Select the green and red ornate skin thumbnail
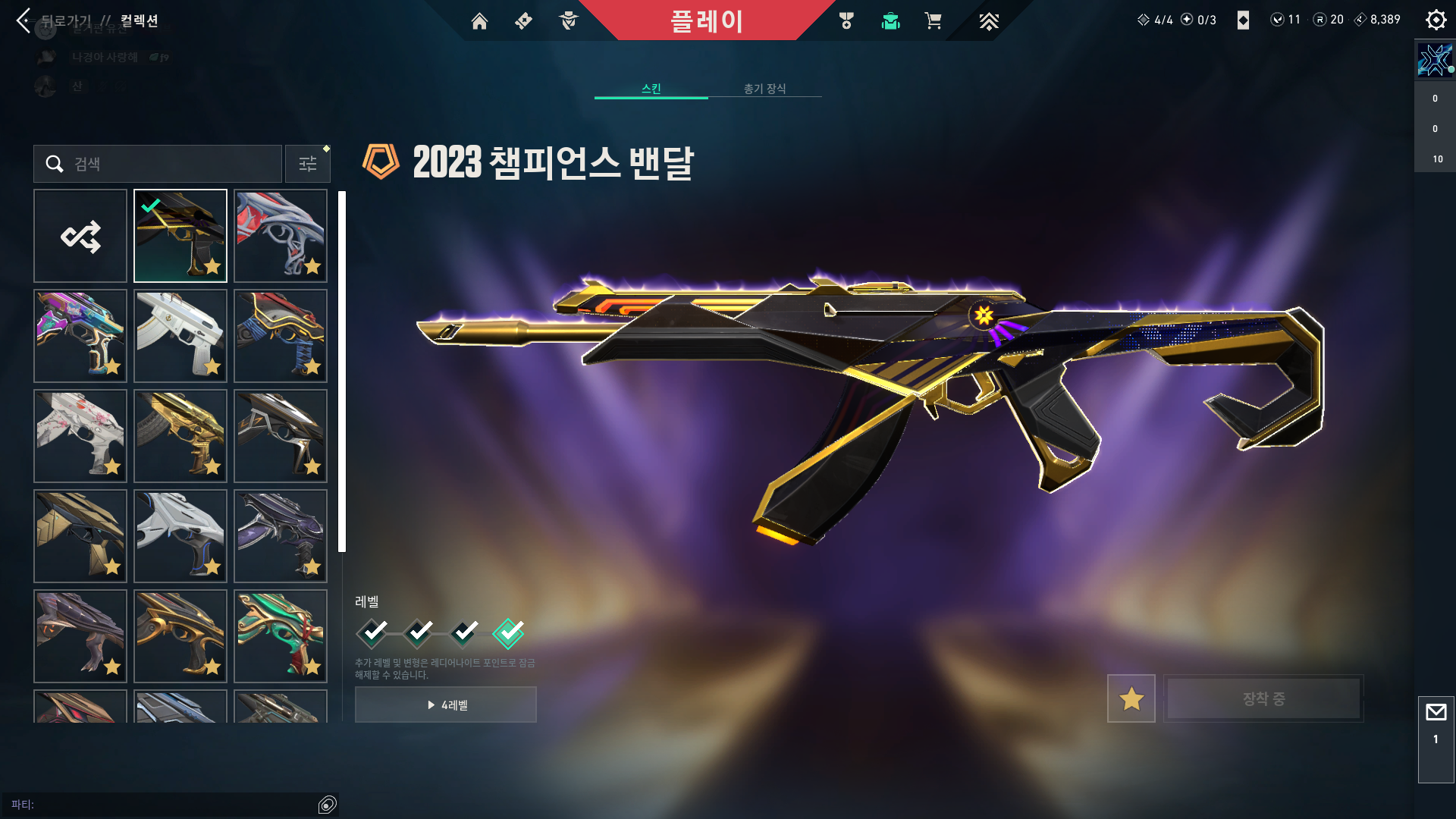The height and width of the screenshot is (819, 1456). pos(281,636)
